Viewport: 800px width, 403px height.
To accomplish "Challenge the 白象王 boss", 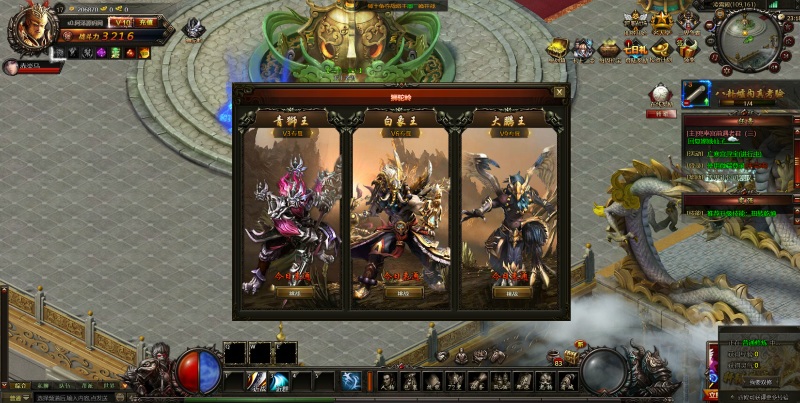I will pyautogui.click(x=403, y=293).
